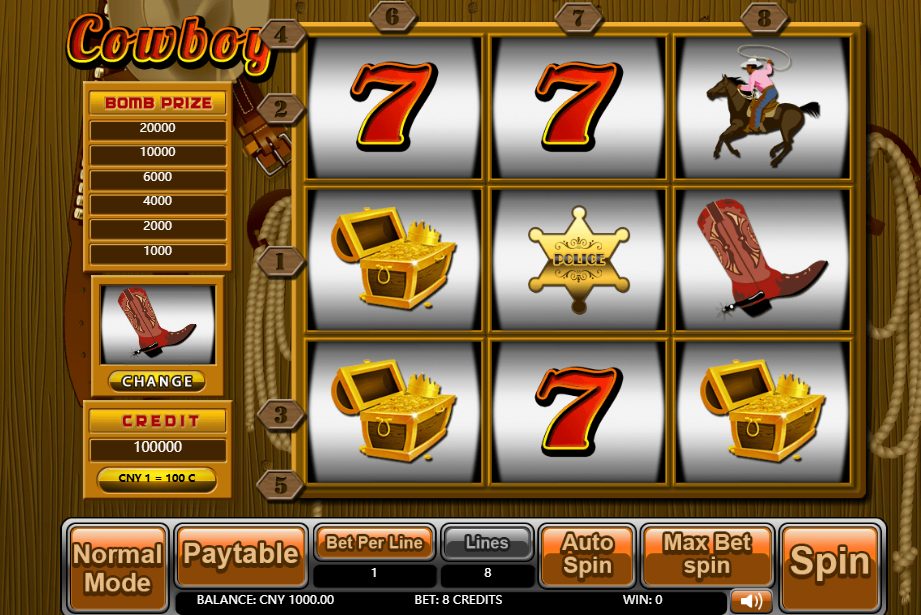Select payline marker number 4

point(281,35)
